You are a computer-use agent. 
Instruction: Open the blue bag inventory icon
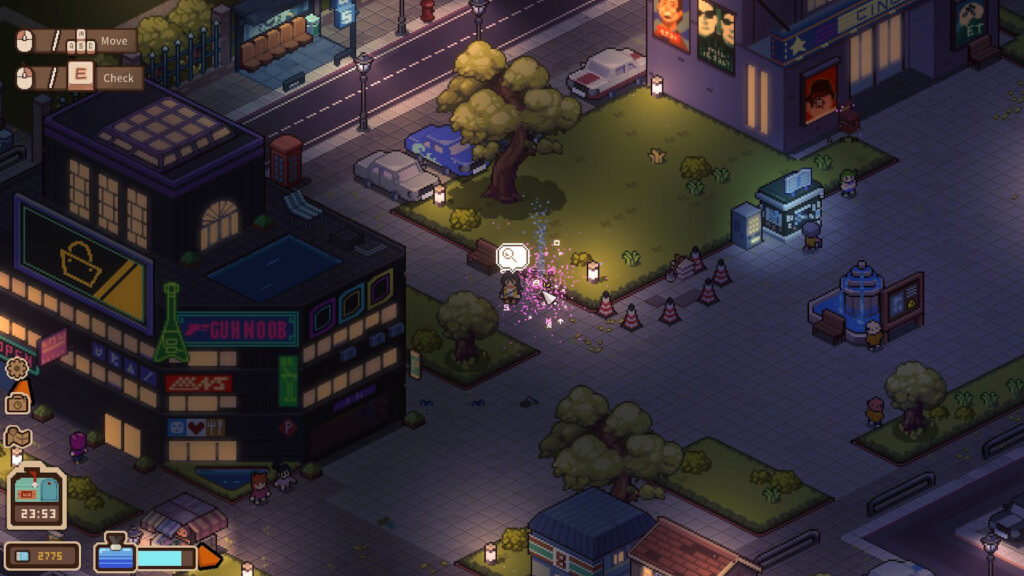(x=113, y=555)
